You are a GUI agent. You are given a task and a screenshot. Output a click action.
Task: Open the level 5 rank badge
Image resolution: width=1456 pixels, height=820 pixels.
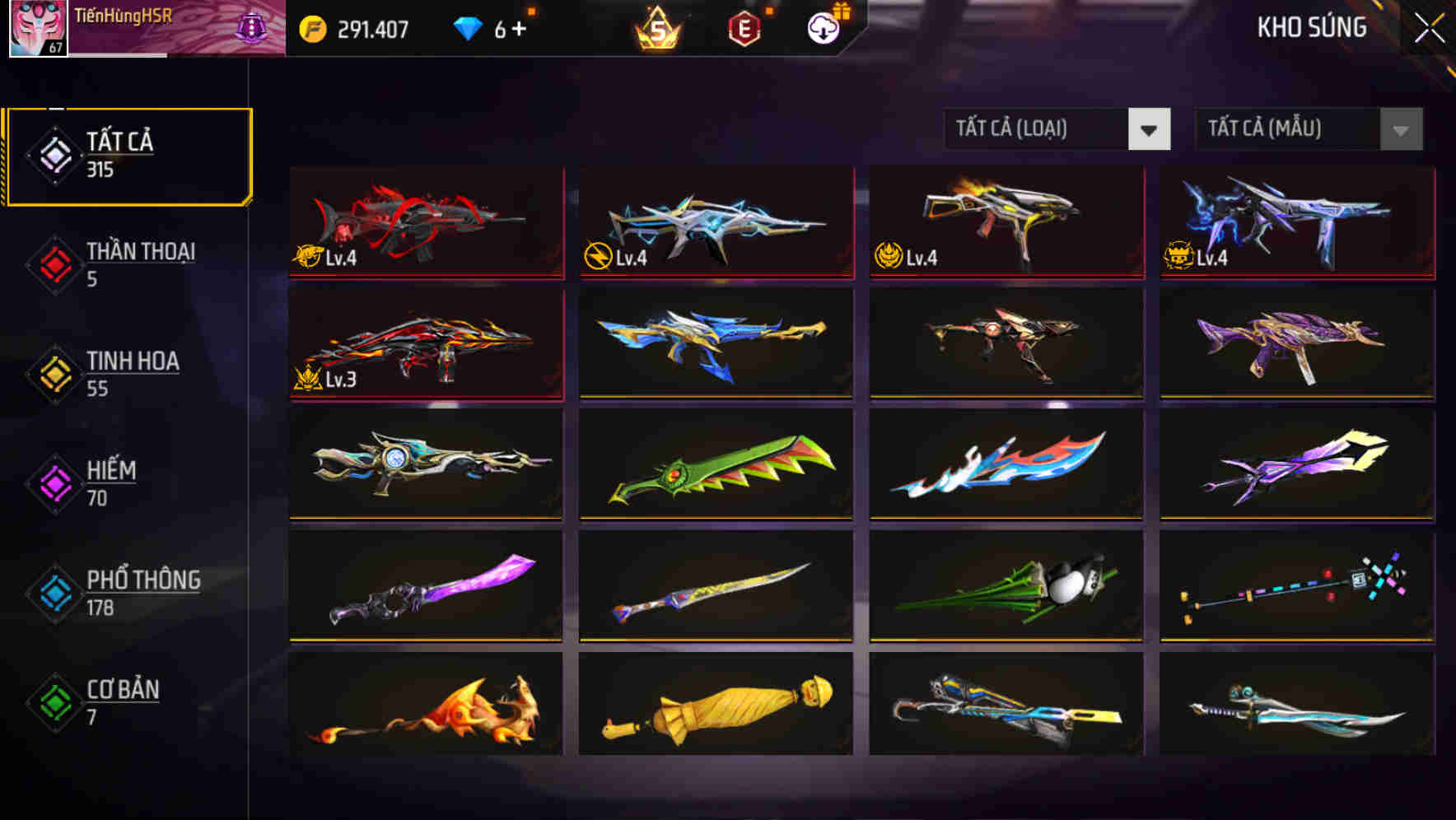click(655, 27)
